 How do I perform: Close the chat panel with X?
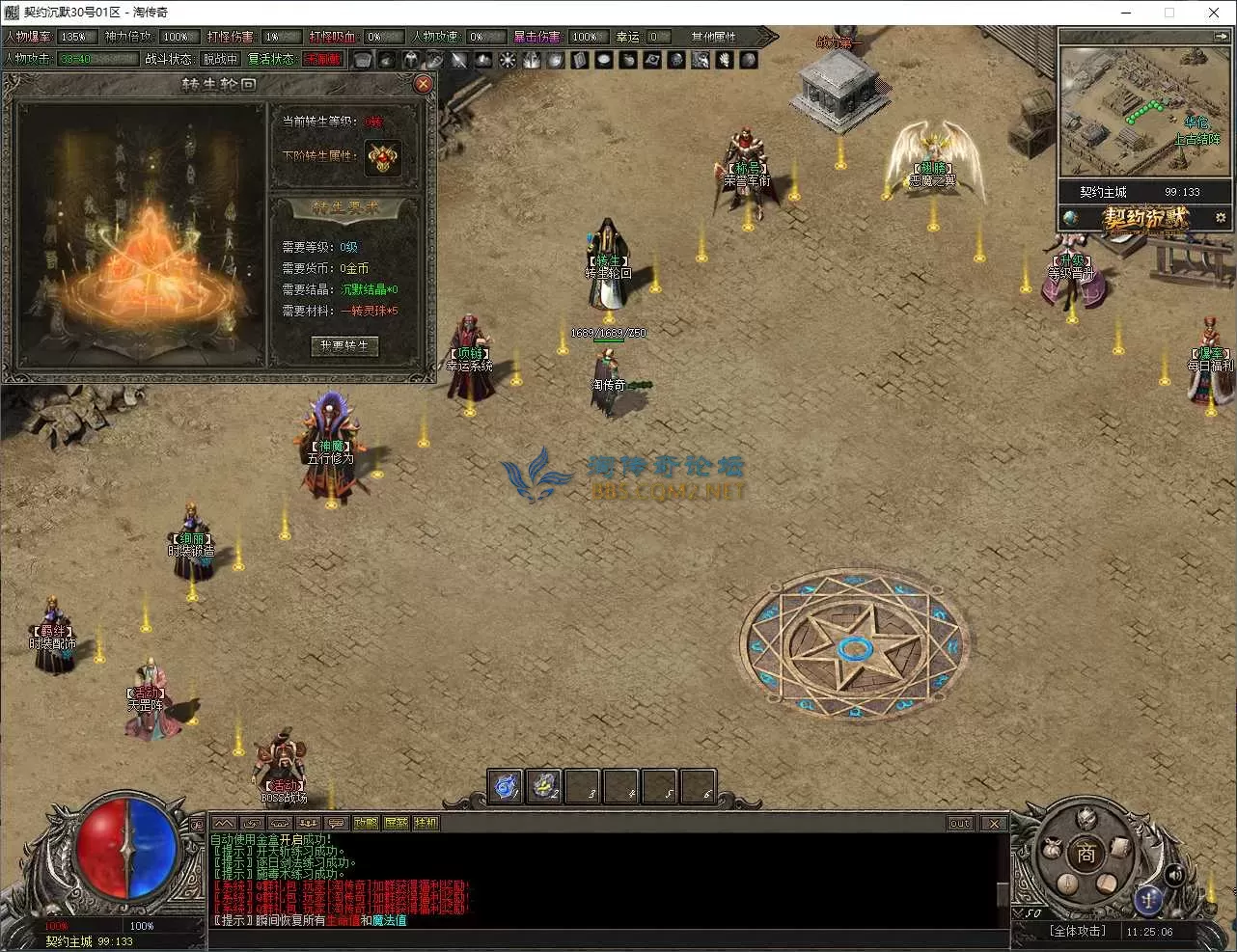pyautogui.click(x=993, y=823)
